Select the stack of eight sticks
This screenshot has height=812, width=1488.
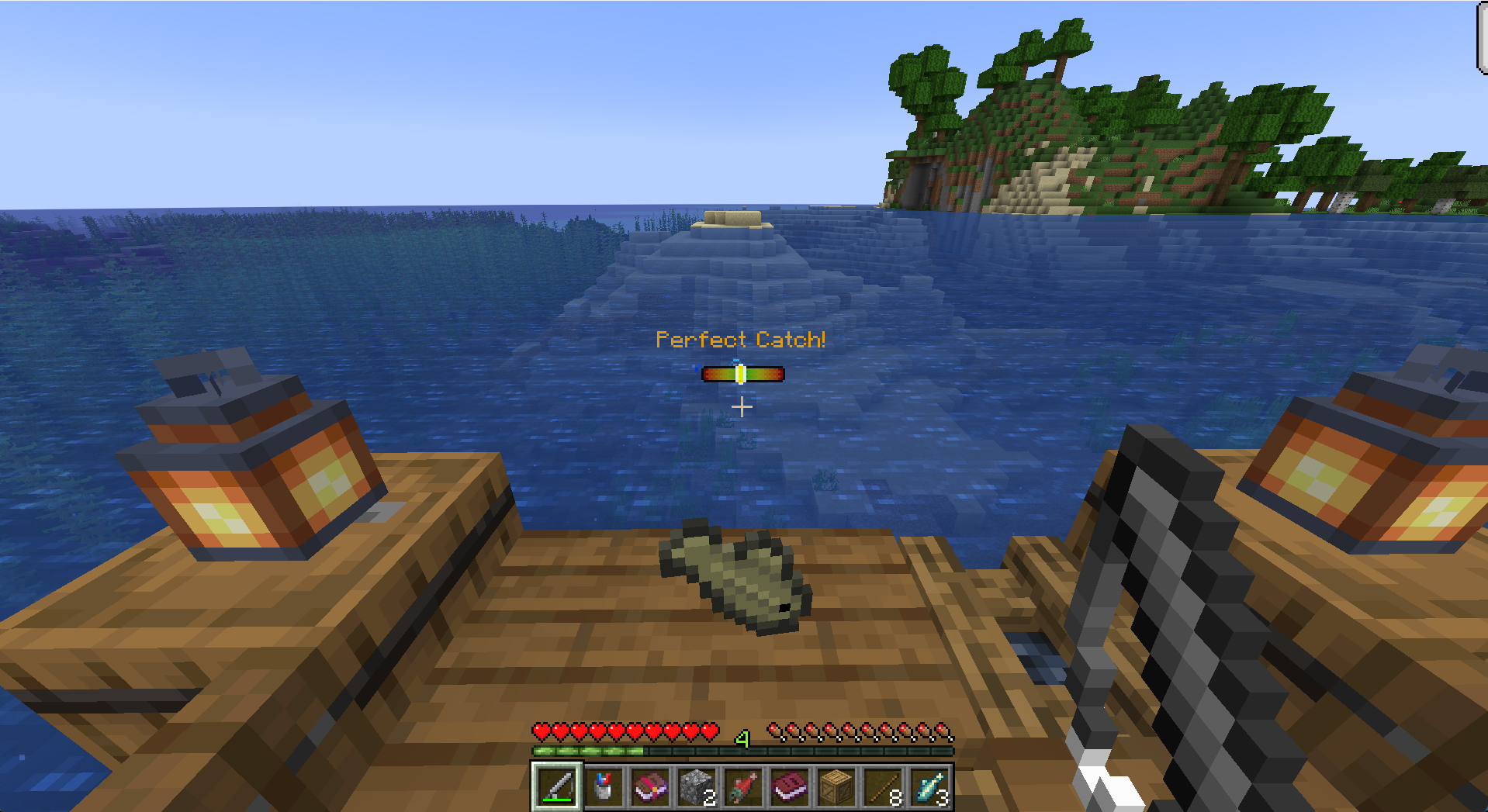(x=883, y=787)
